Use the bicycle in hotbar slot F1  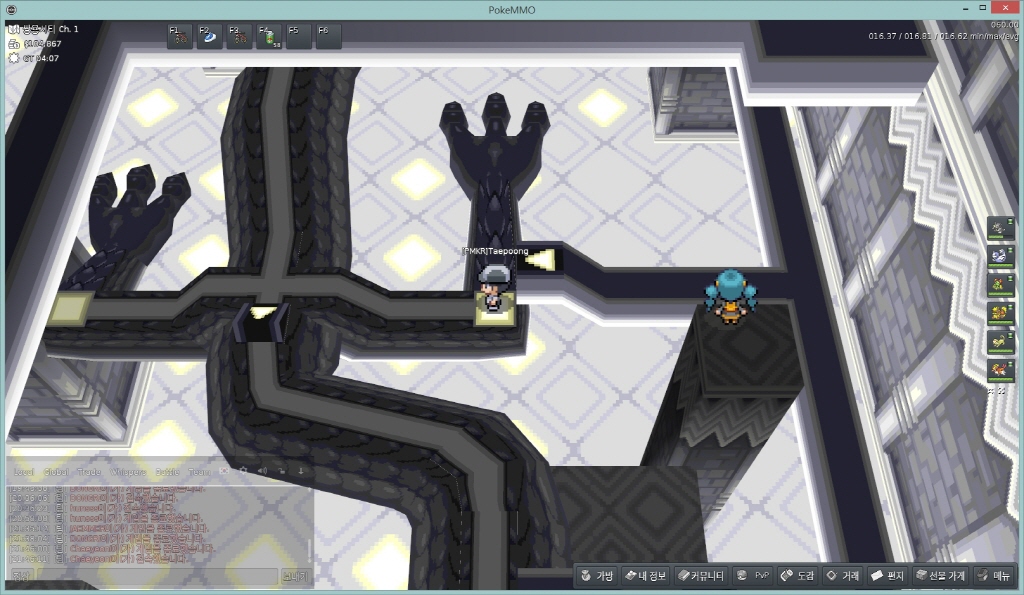click(x=180, y=37)
